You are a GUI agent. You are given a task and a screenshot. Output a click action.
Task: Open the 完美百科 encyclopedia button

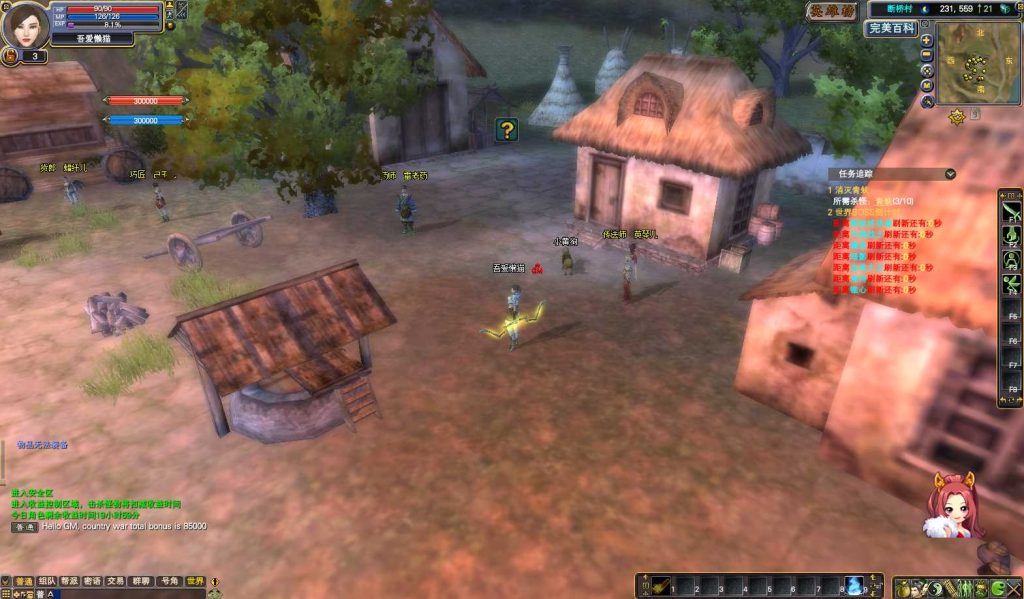coord(890,28)
